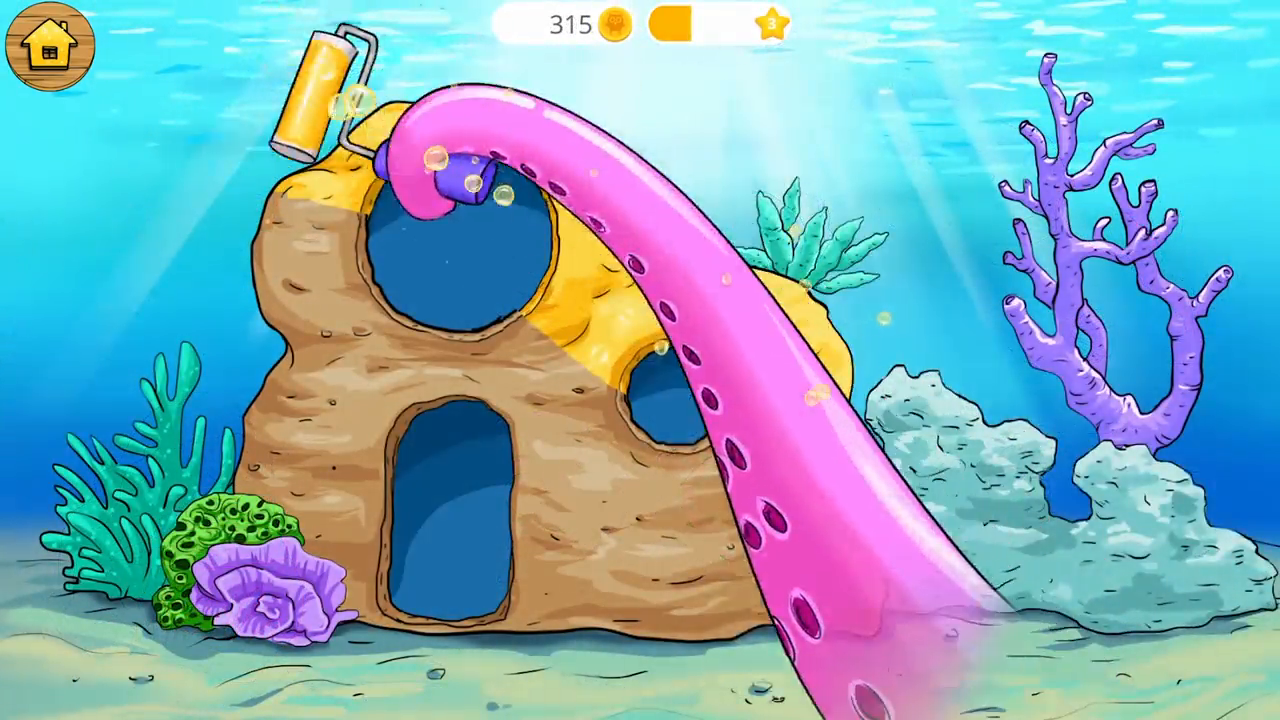Click the home button
1280x720 pixels.
pos(50,45)
